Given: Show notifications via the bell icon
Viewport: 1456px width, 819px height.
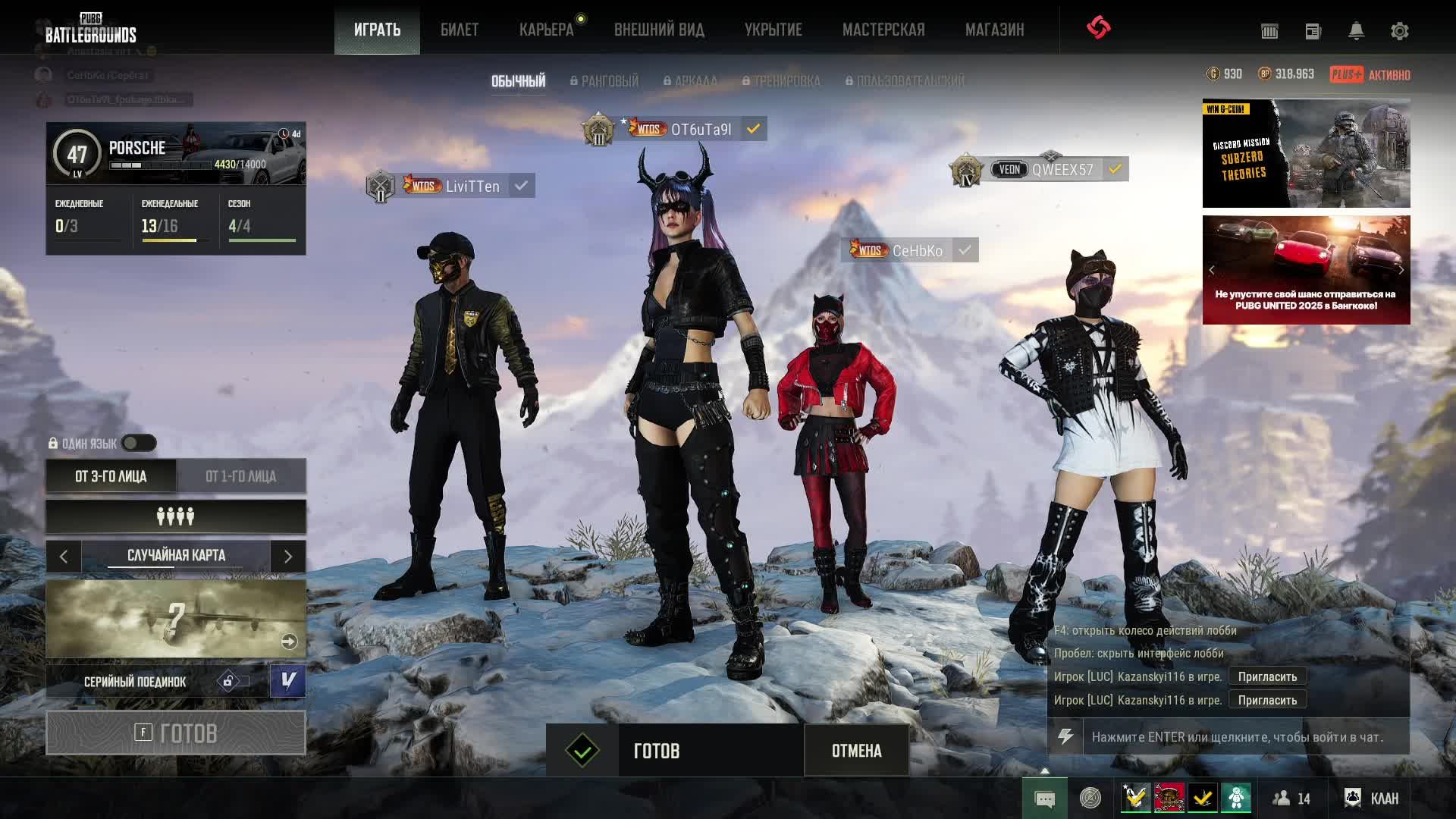Looking at the screenshot, I should [x=1356, y=31].
